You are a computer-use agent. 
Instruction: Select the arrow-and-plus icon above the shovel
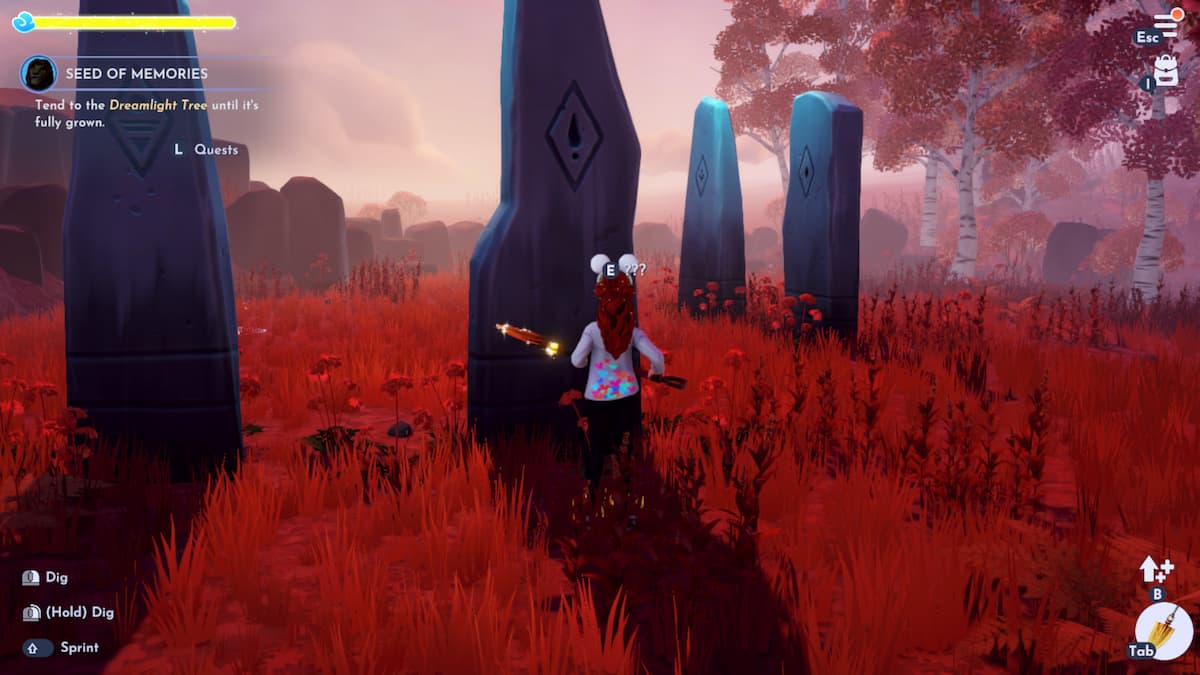[x=1156, y=569]
